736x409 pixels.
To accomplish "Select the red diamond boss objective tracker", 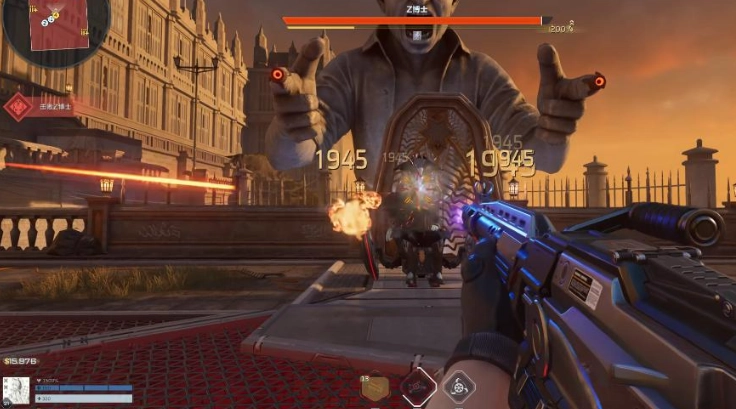I will (x=18, y=107).
